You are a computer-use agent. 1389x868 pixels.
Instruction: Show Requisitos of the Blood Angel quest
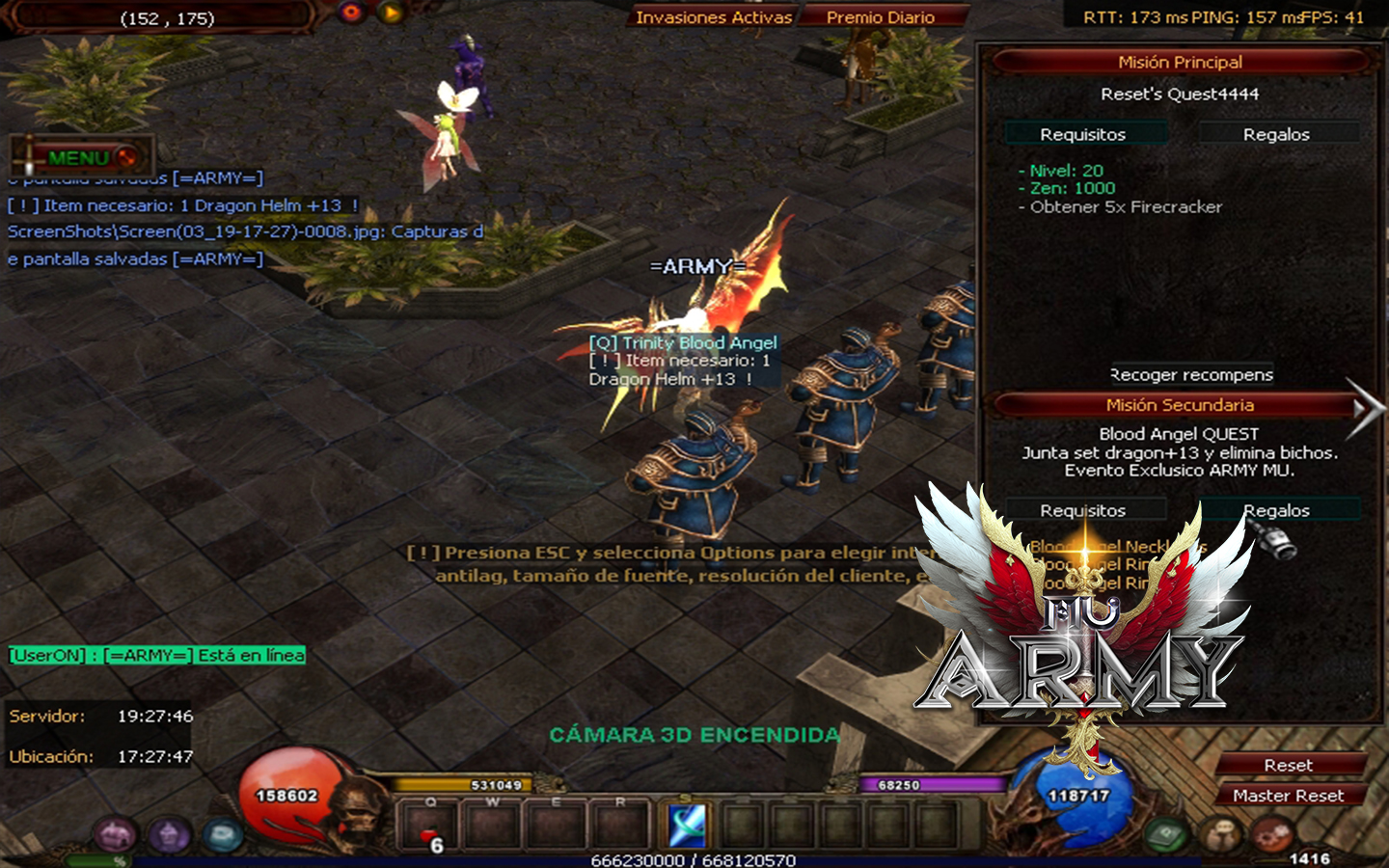pos(1082,510)
